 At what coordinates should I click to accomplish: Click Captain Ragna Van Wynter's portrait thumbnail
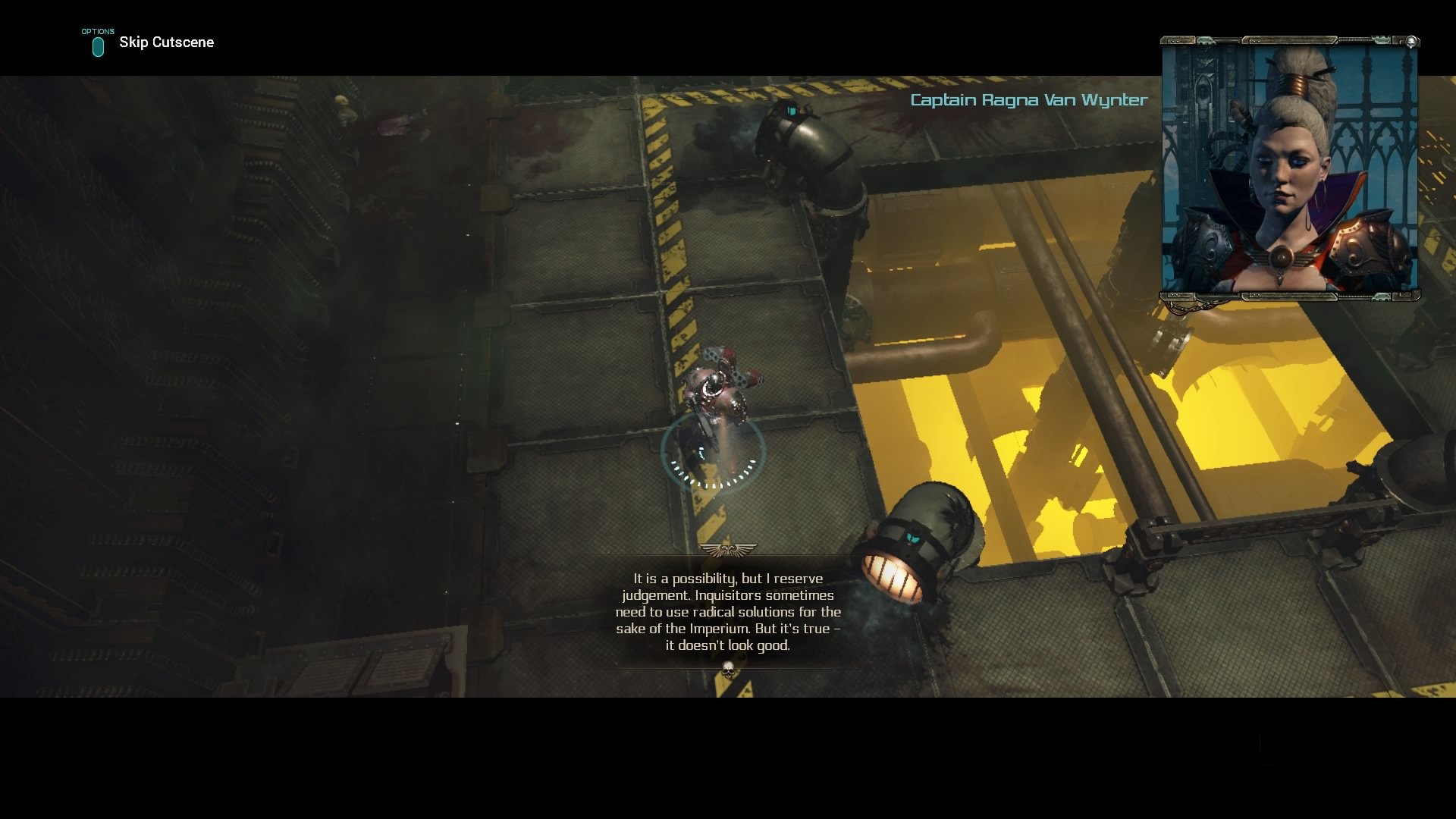point(1289,167)
